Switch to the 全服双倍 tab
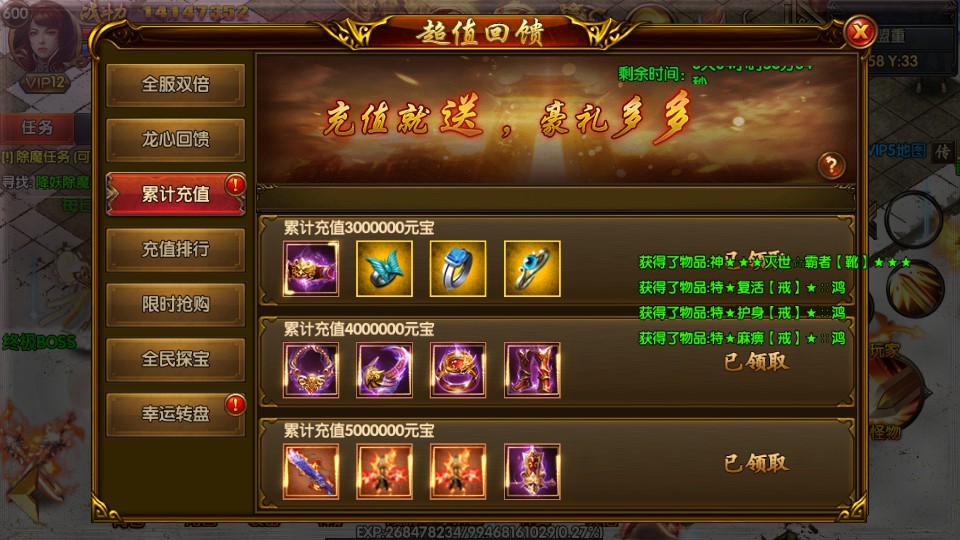Image resolution: width=960 pixels, height=540 pixels. click(x=175, y=85)
